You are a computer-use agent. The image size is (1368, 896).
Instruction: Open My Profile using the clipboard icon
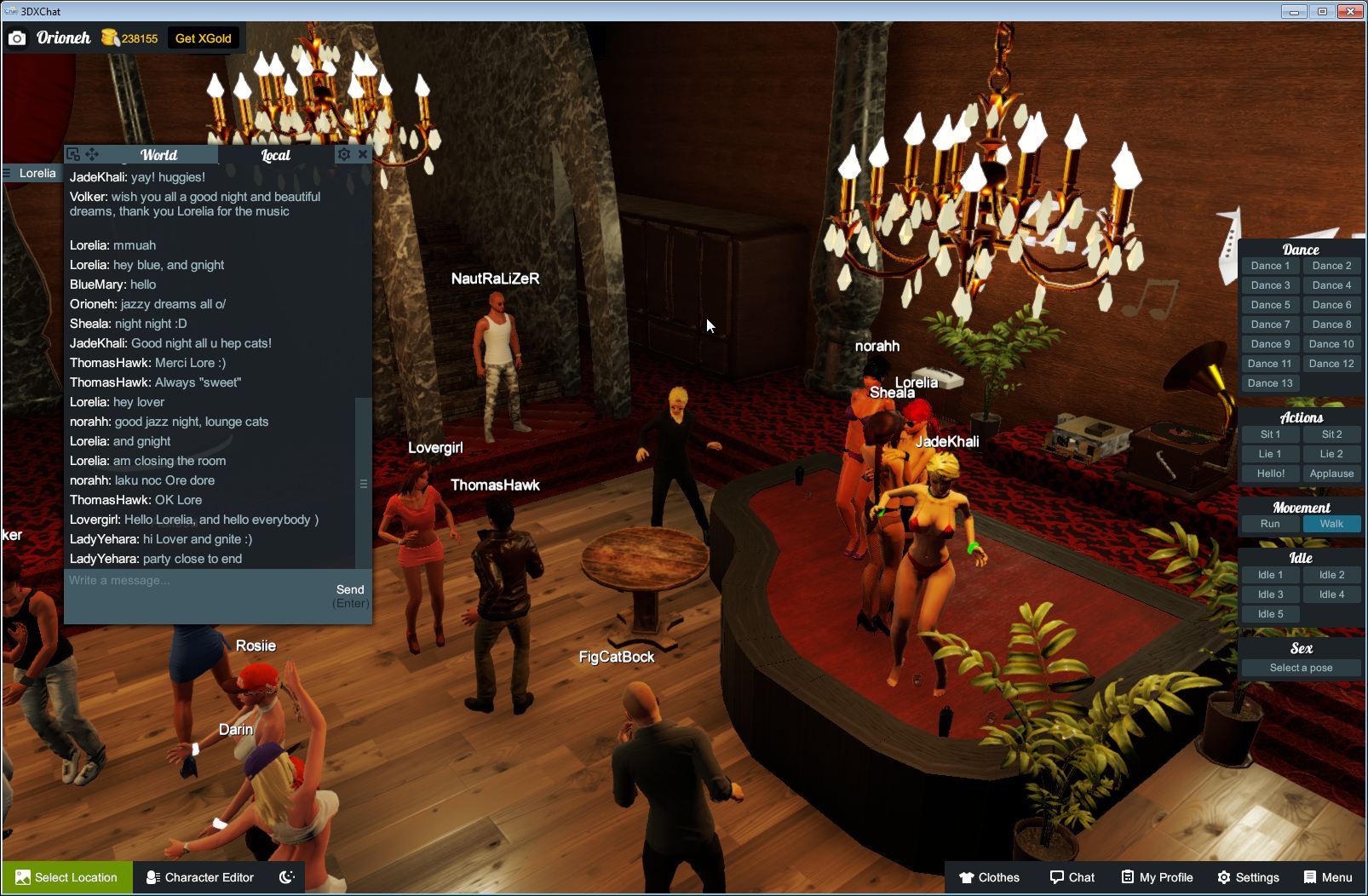coord(1124,877)
